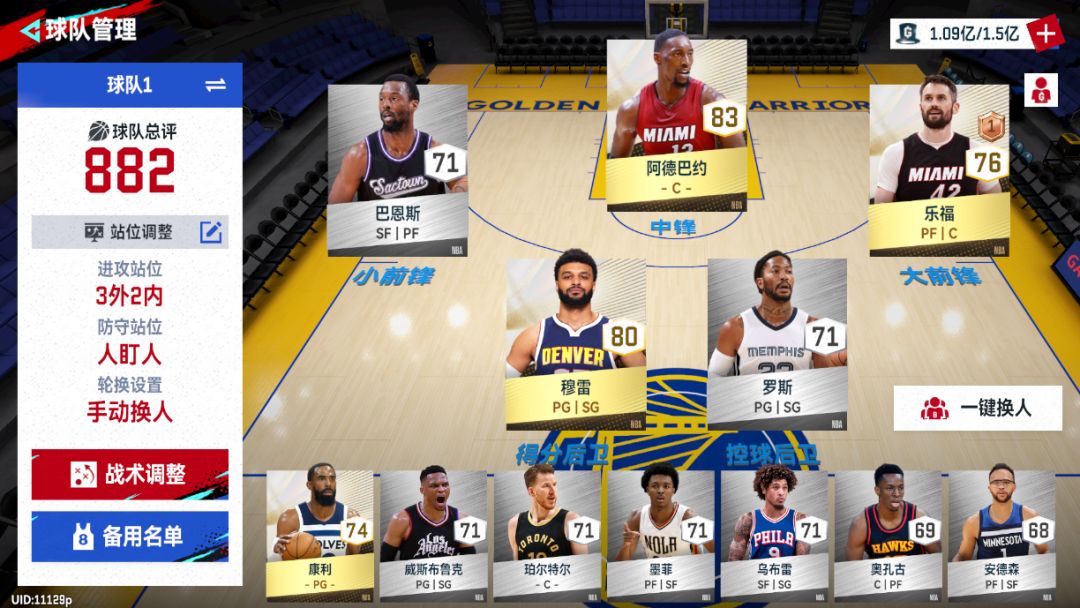Screen dimensions: 1080x608
Task: Open the 备用名单 reserve roster
Action: pos(130,537)
